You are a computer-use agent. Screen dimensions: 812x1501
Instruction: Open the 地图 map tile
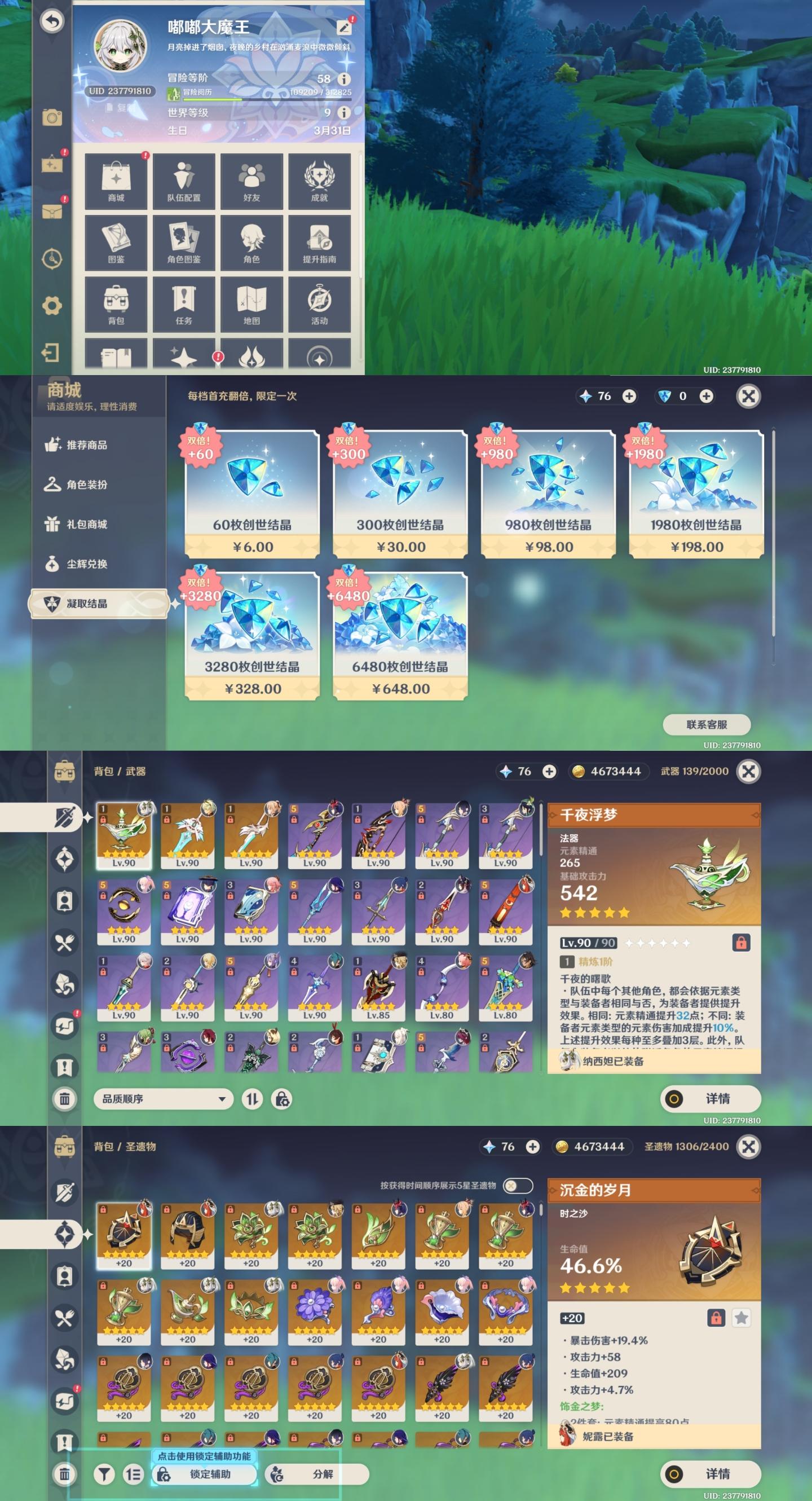(x=251, y=304)
